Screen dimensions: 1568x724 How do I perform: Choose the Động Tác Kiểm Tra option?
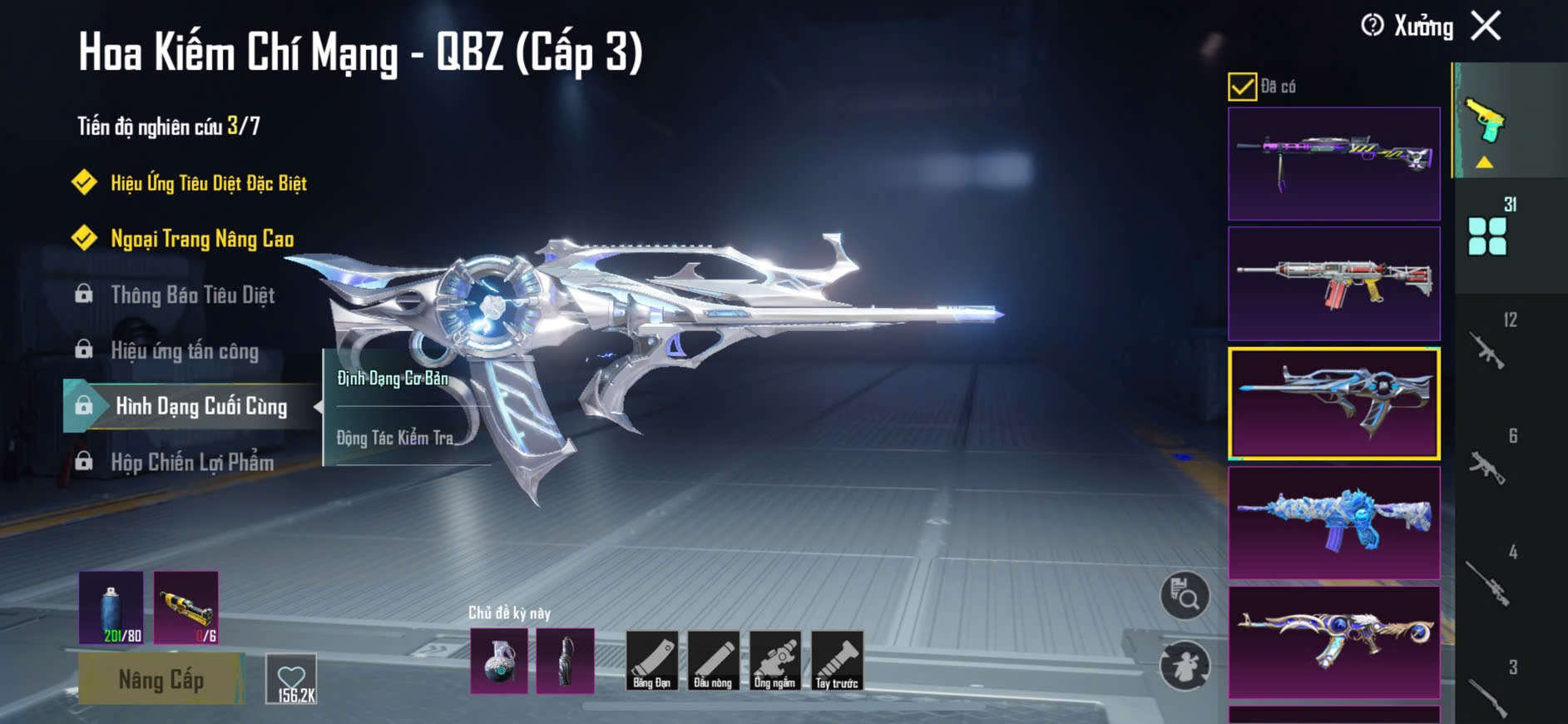pyautogui.click(x=394, y=438)
